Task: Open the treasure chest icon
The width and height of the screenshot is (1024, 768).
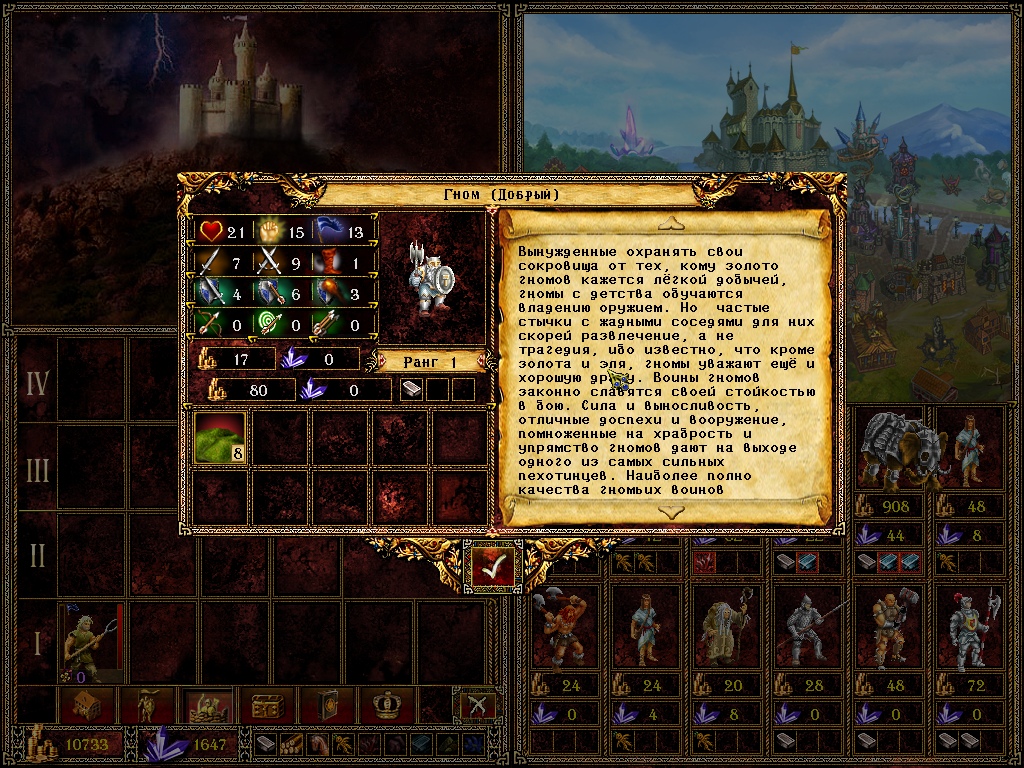Action: pos(265,706)
